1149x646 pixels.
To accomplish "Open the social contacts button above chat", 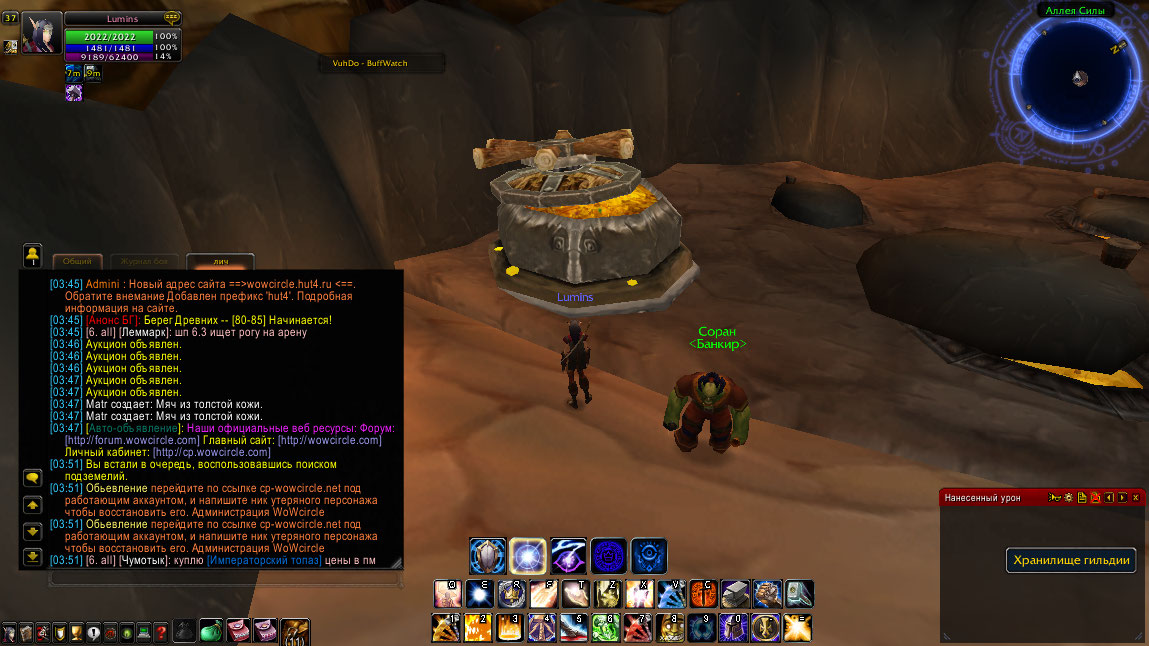I will tap(32, 256).
